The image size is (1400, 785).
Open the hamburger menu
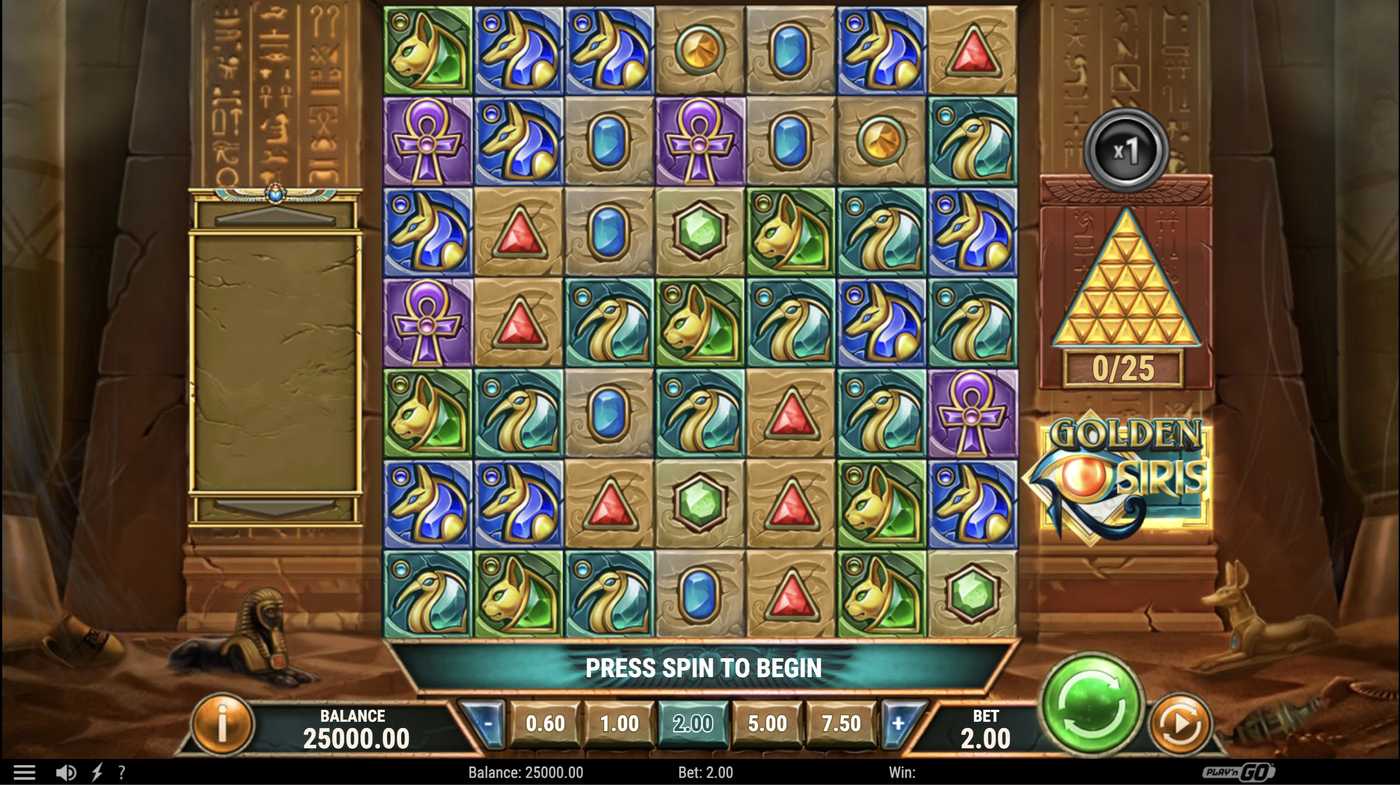point(24,772)
